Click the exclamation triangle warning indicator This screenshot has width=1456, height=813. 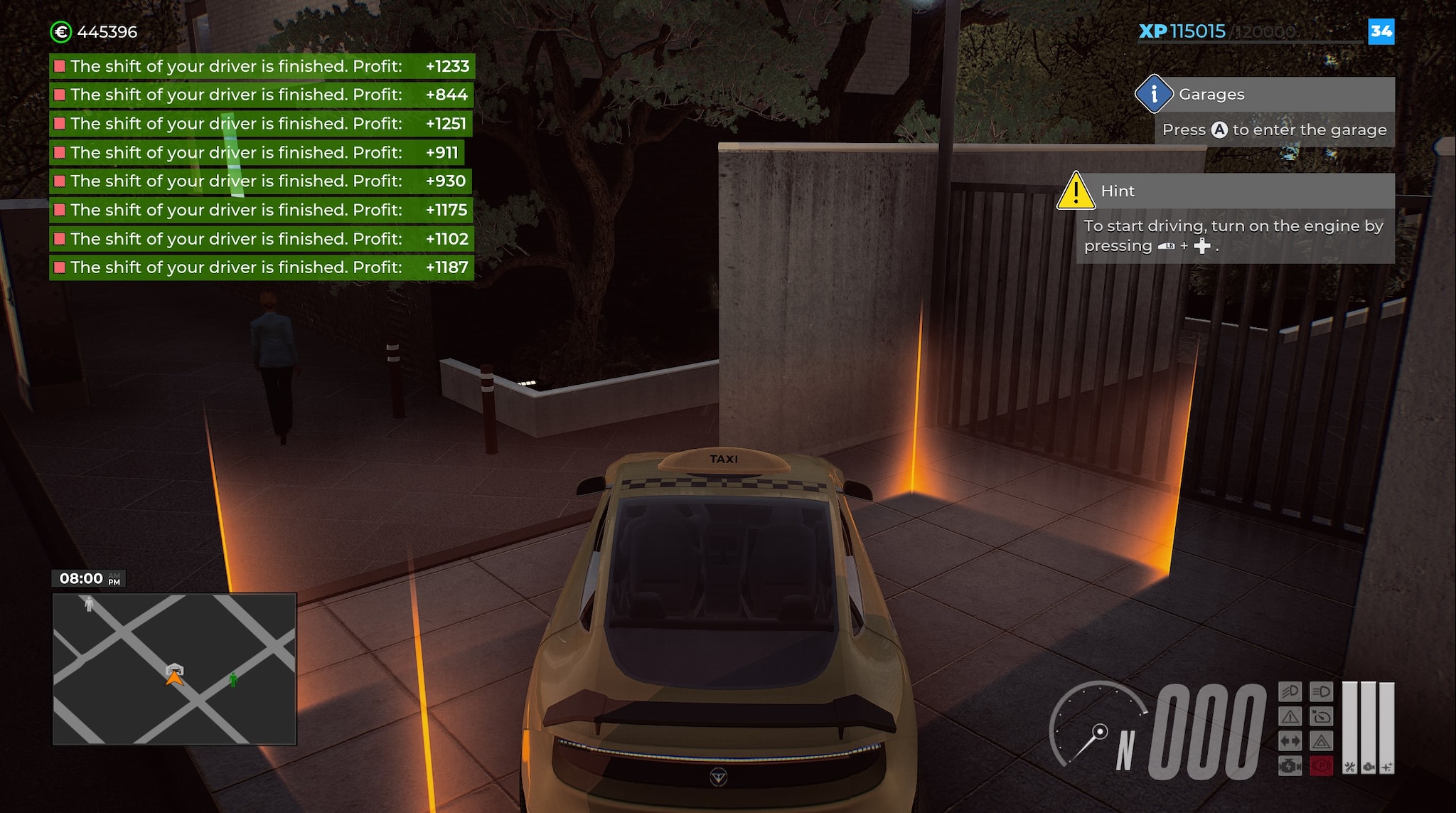click(1290, 716)
